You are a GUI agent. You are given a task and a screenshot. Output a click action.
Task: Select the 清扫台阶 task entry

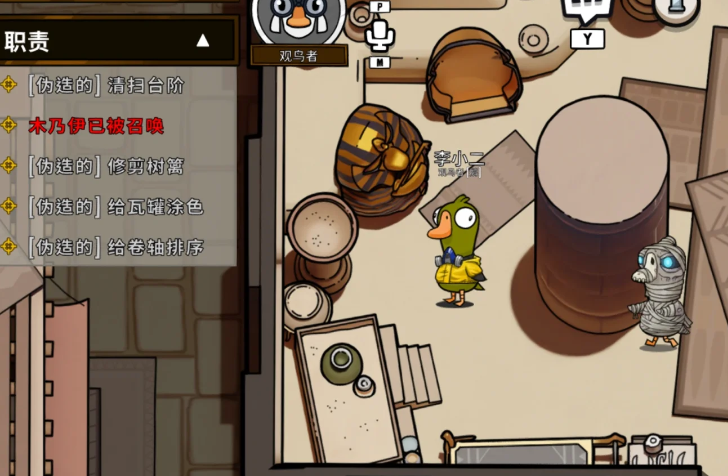click(106, 85)
